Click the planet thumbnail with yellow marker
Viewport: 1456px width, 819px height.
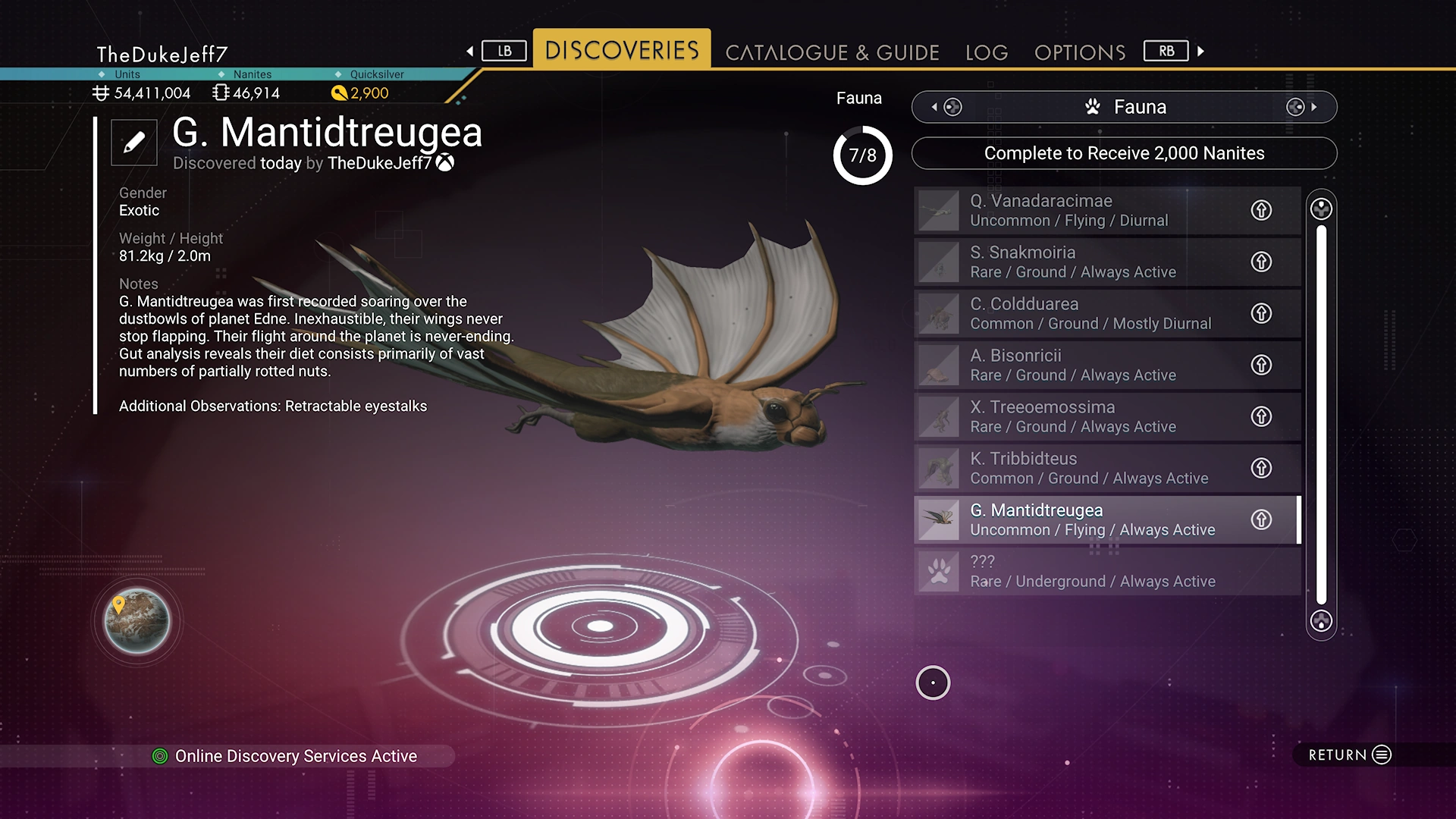point(137,621)
